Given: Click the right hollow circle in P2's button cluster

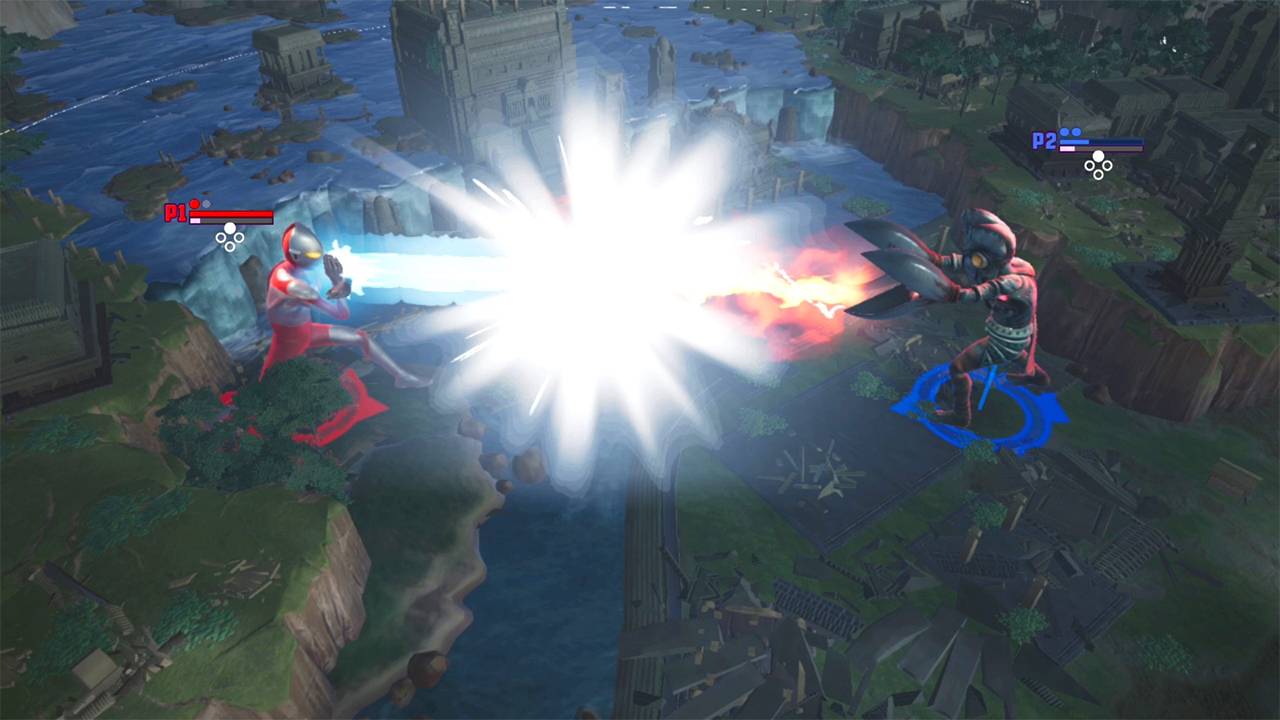Looking at the screenshot, I should (x=1108, y=166).
